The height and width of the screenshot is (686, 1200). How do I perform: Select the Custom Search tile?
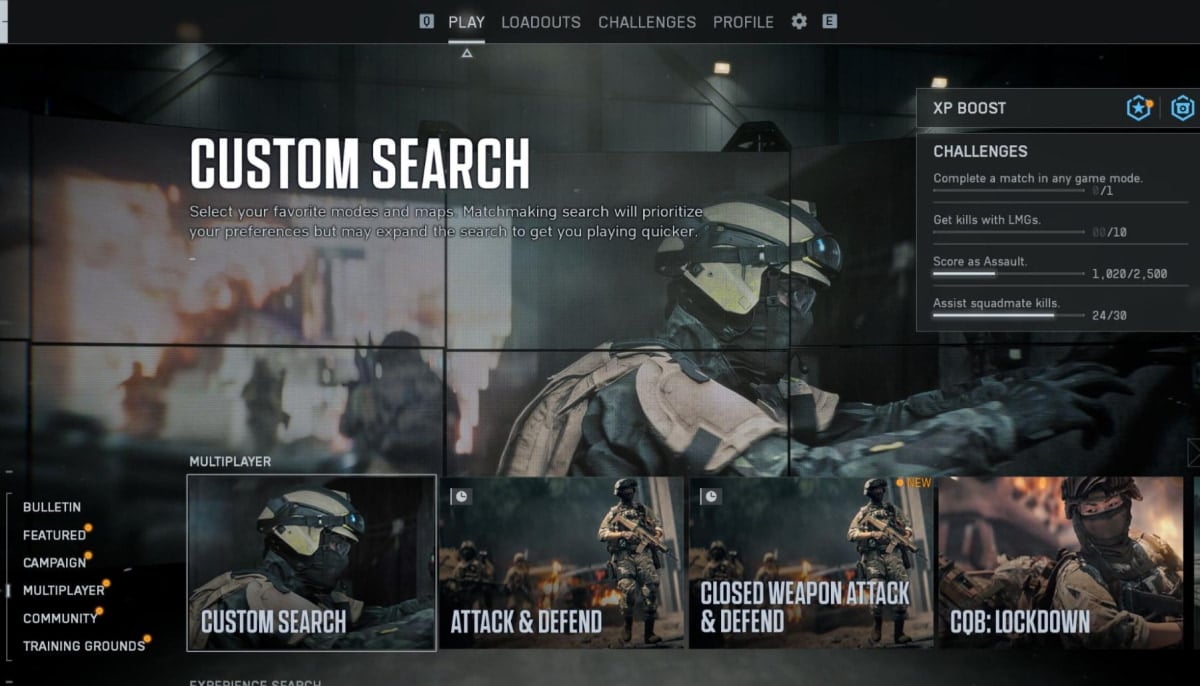[x=311, y=563]
